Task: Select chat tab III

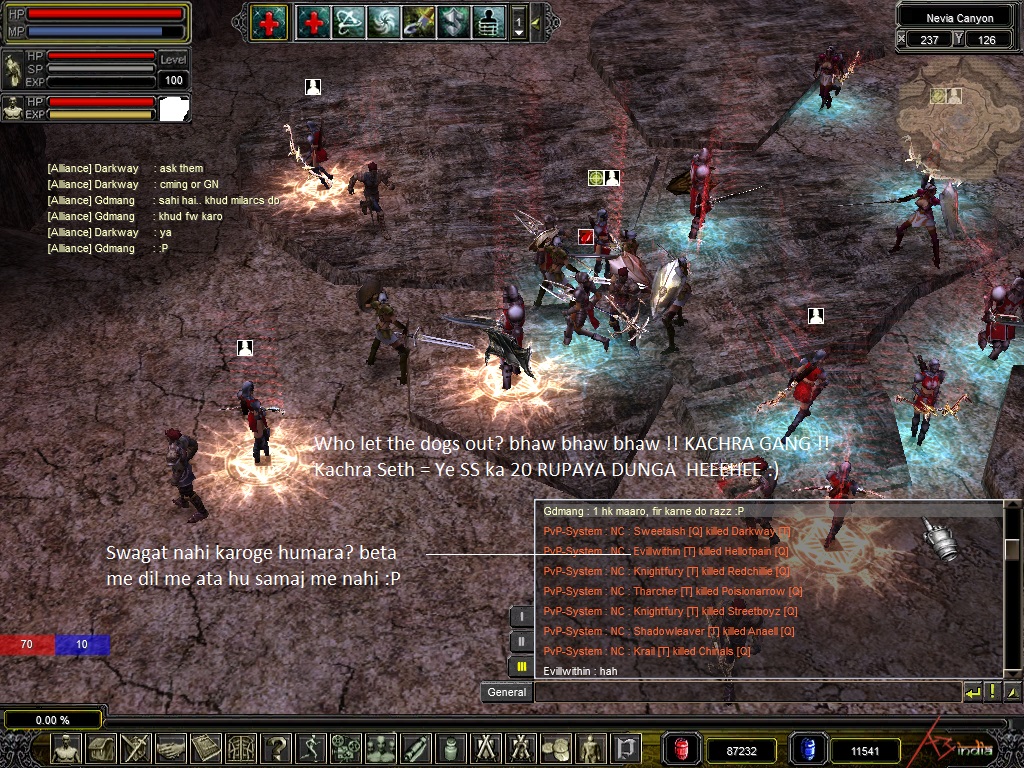Action: point(521,666)
